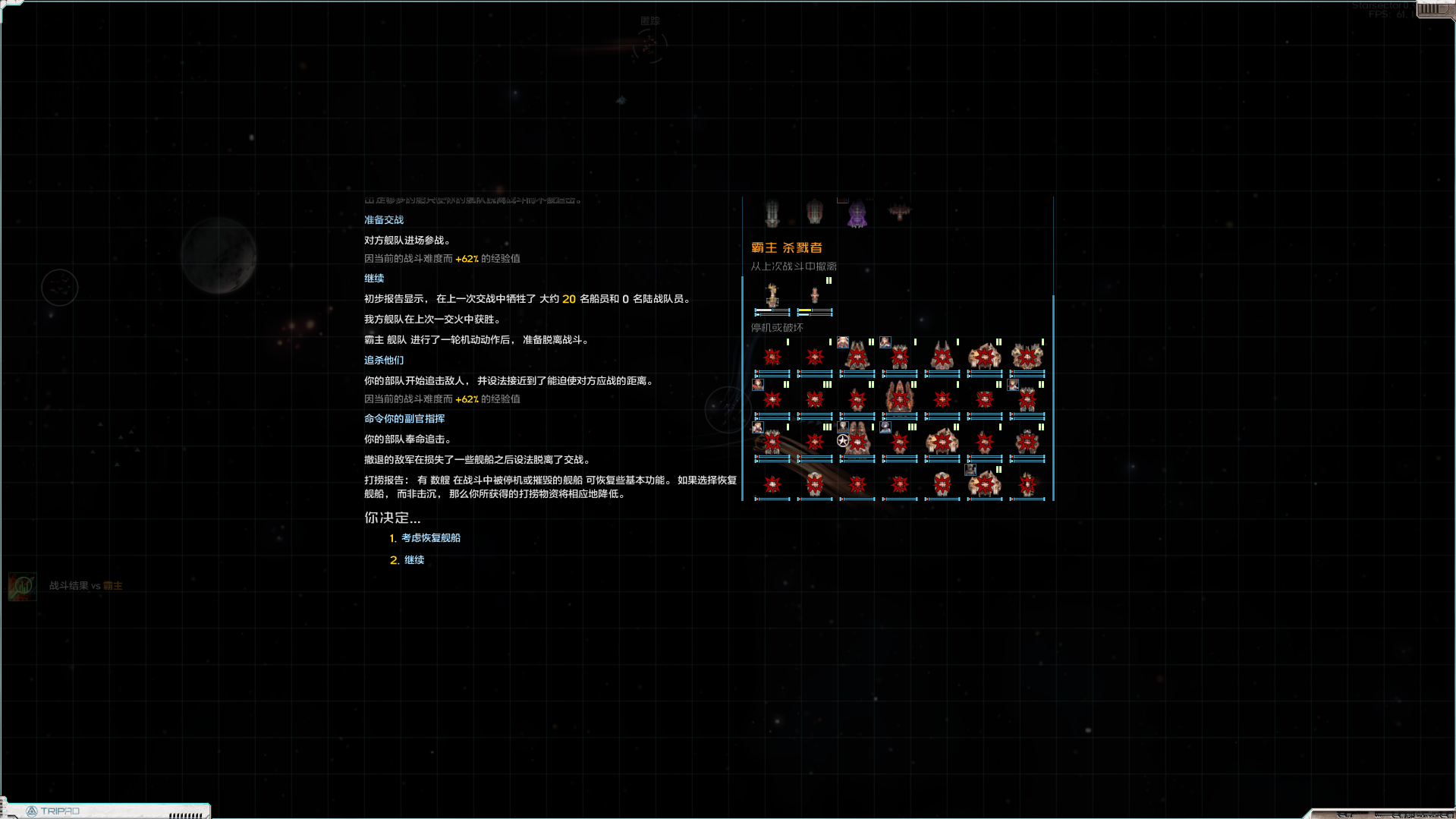1456x819 pixels.
Task: Click the 命令你的副官指挥 heading link
Action: 403,418
